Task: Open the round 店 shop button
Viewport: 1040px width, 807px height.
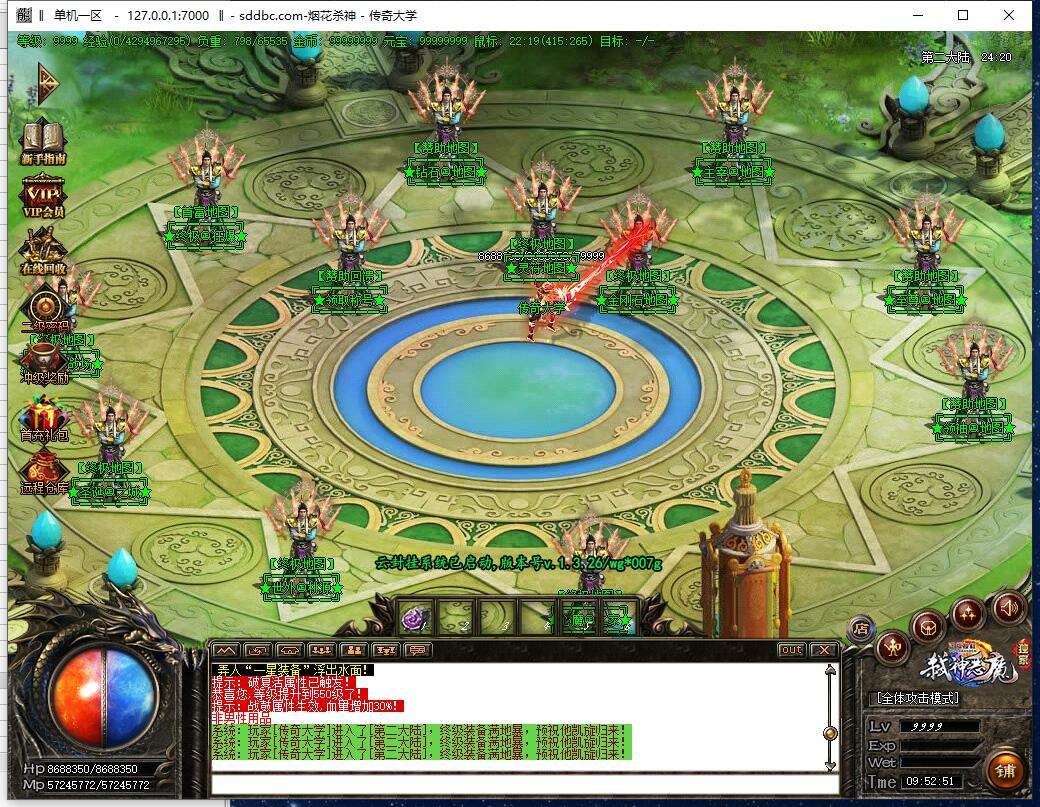Action: tap(861, 628)
